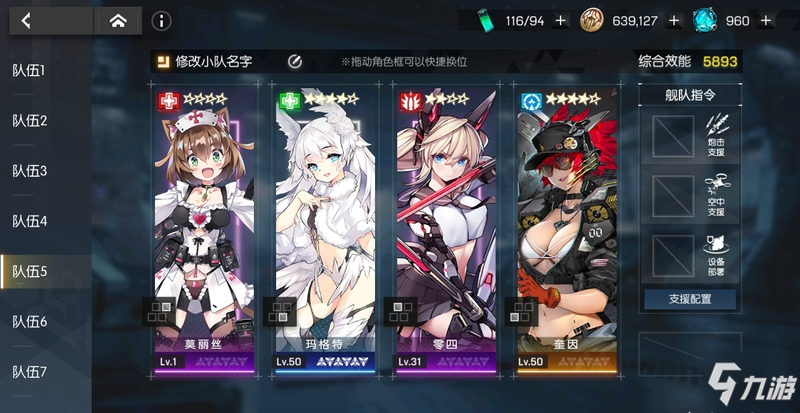Add more gold coins with the plus button

point(674,20)
